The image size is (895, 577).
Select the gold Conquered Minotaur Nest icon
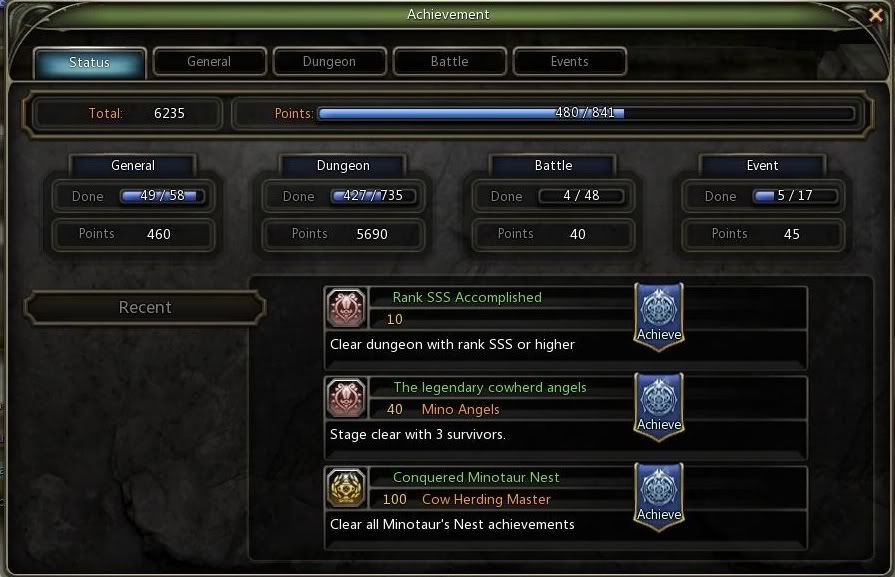pos(346,488)
